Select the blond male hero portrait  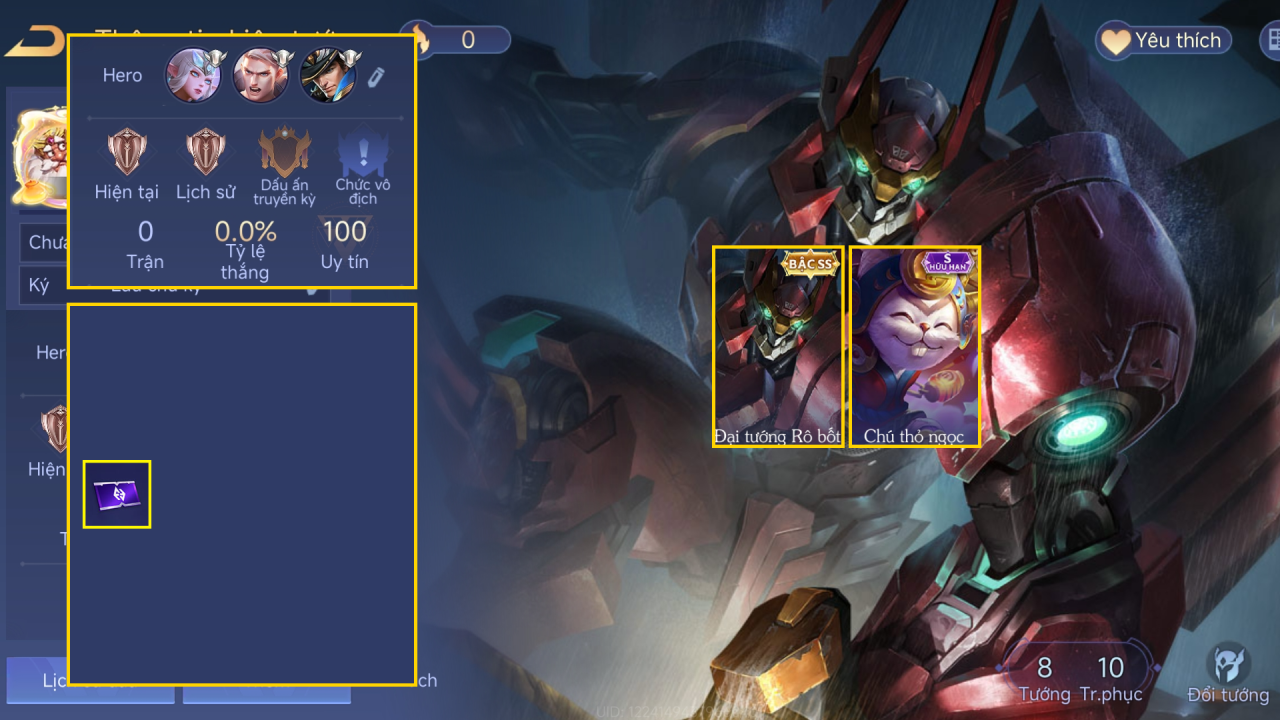(x=260, y=76)
